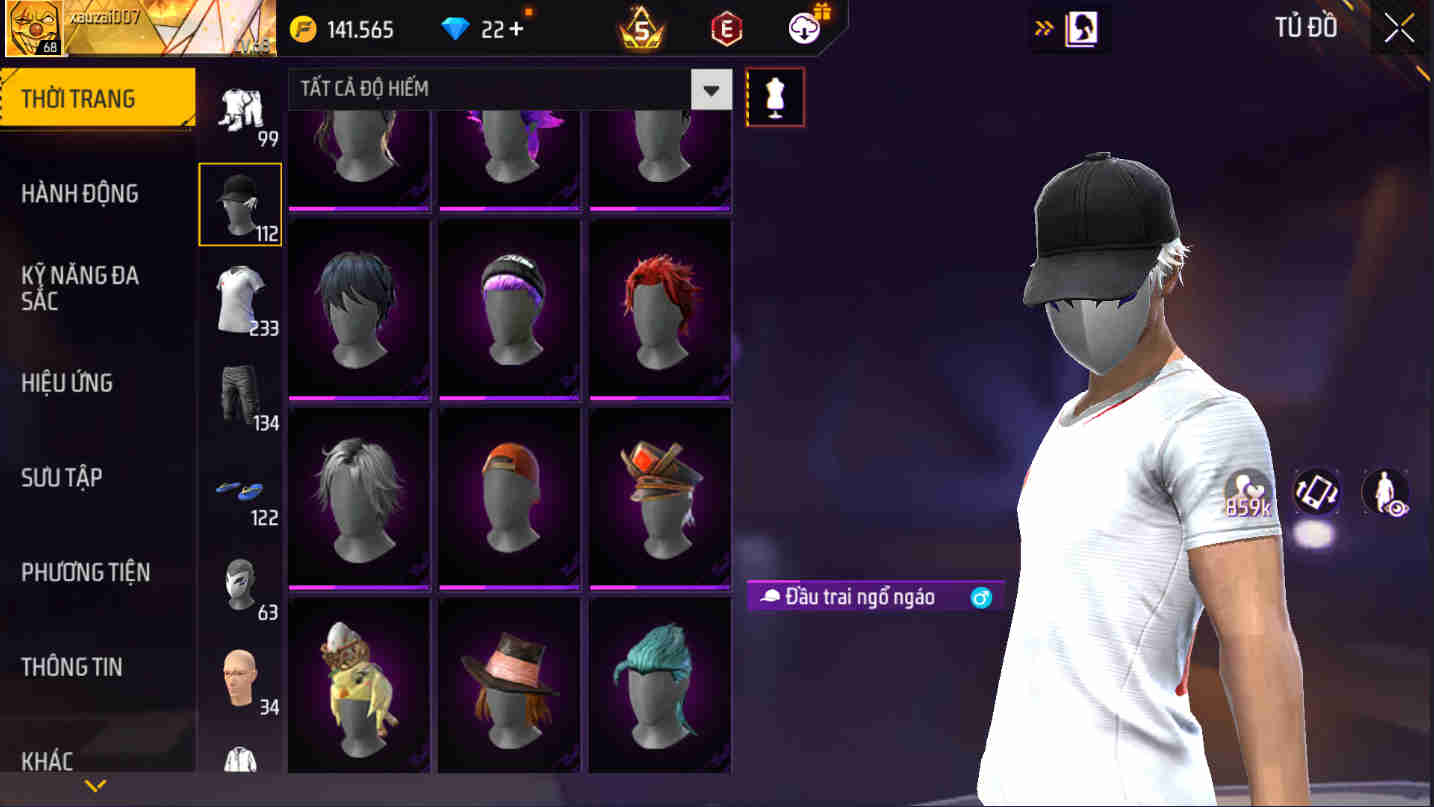This screenshot has height=807, width=1434.
Task: Toggle the mannequin preview beside the rarity filter
Action: coord(775,96)
